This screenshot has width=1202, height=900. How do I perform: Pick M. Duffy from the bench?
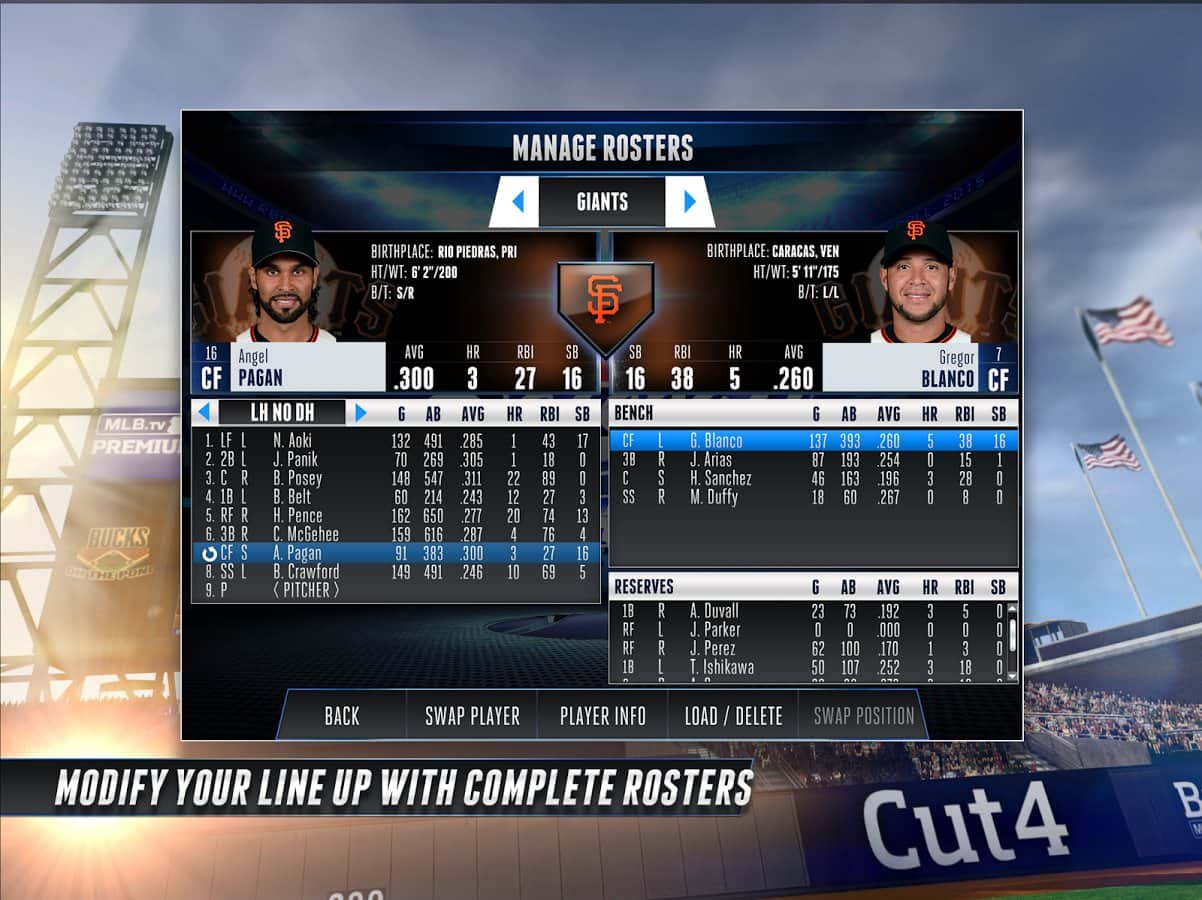812,497
